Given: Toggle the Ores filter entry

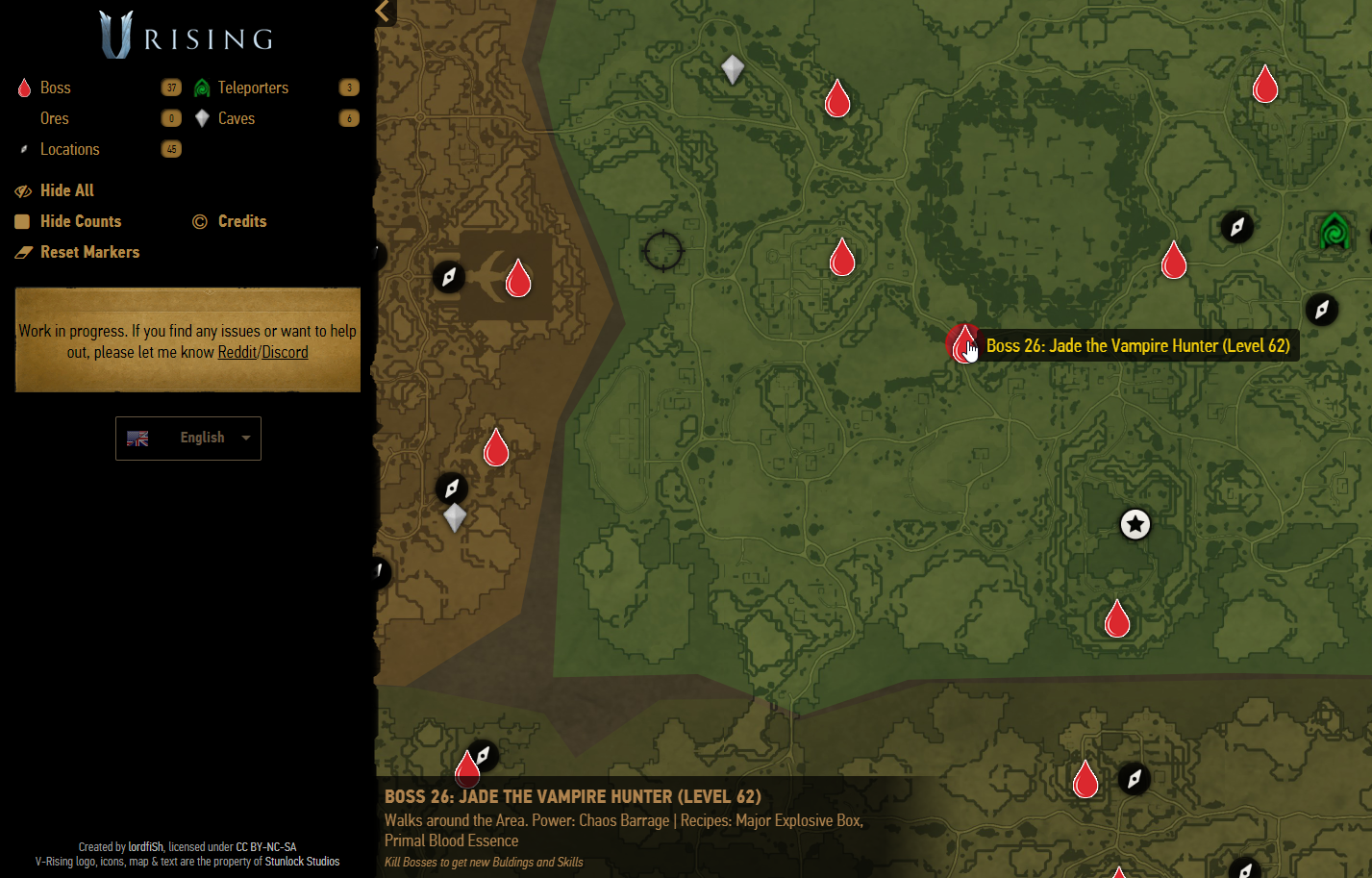Looking at the screenshot, I should (x=54, y=118).
